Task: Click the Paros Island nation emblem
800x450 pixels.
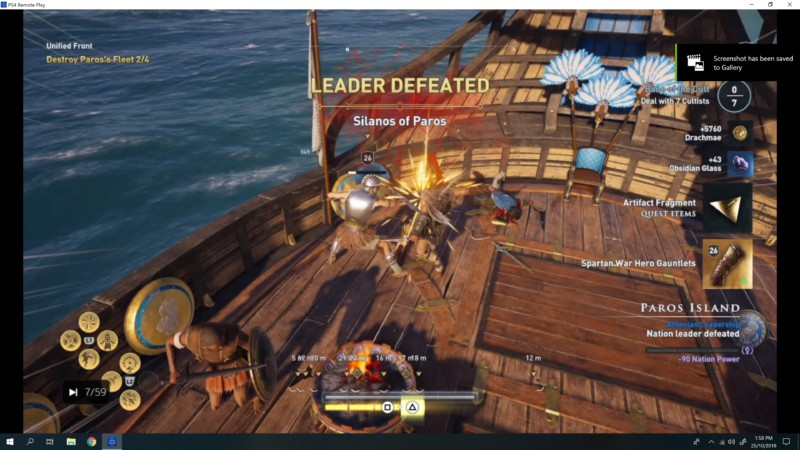Action: 753,328
